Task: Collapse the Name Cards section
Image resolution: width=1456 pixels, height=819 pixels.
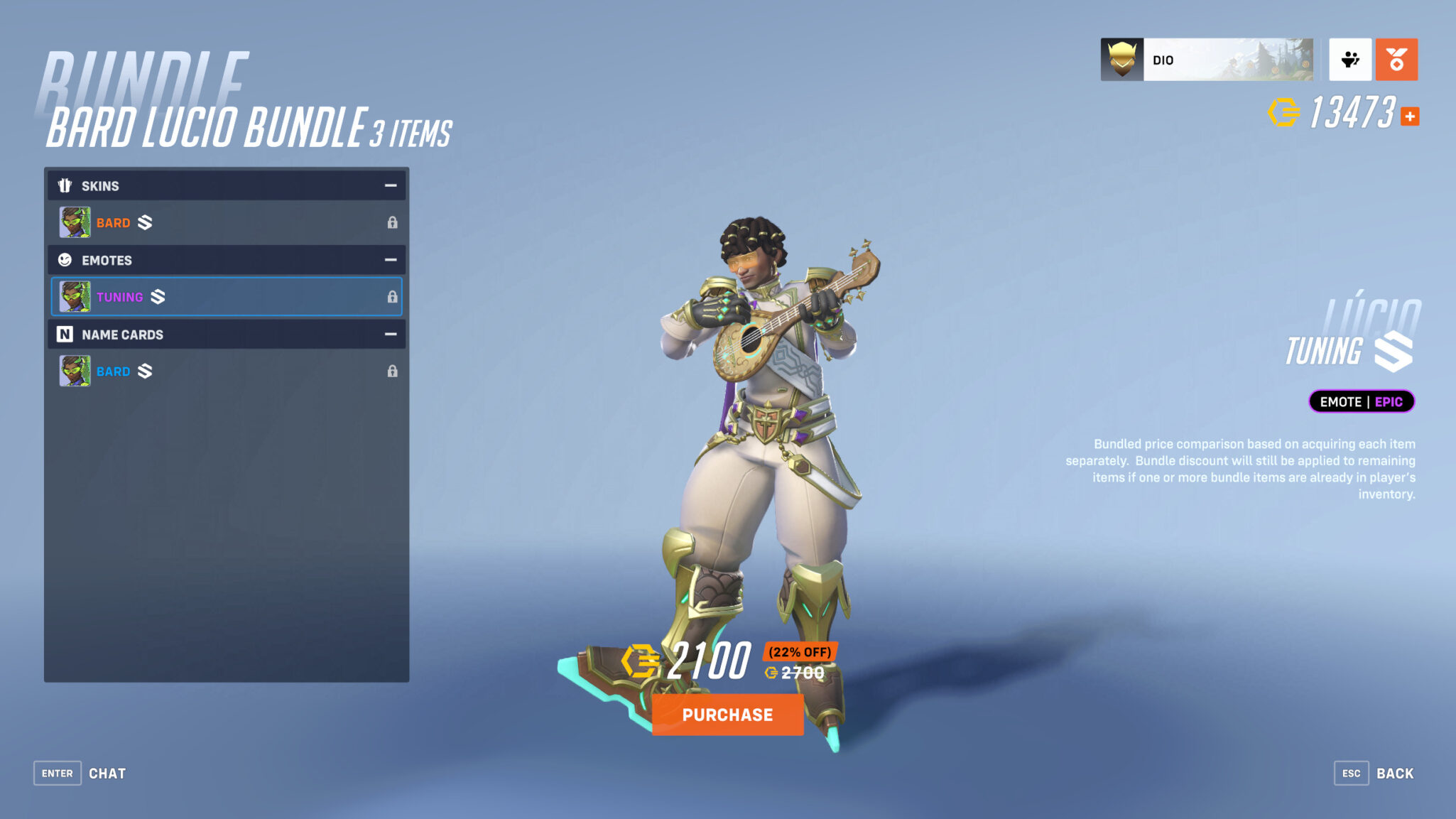Action: pos(389,334)
